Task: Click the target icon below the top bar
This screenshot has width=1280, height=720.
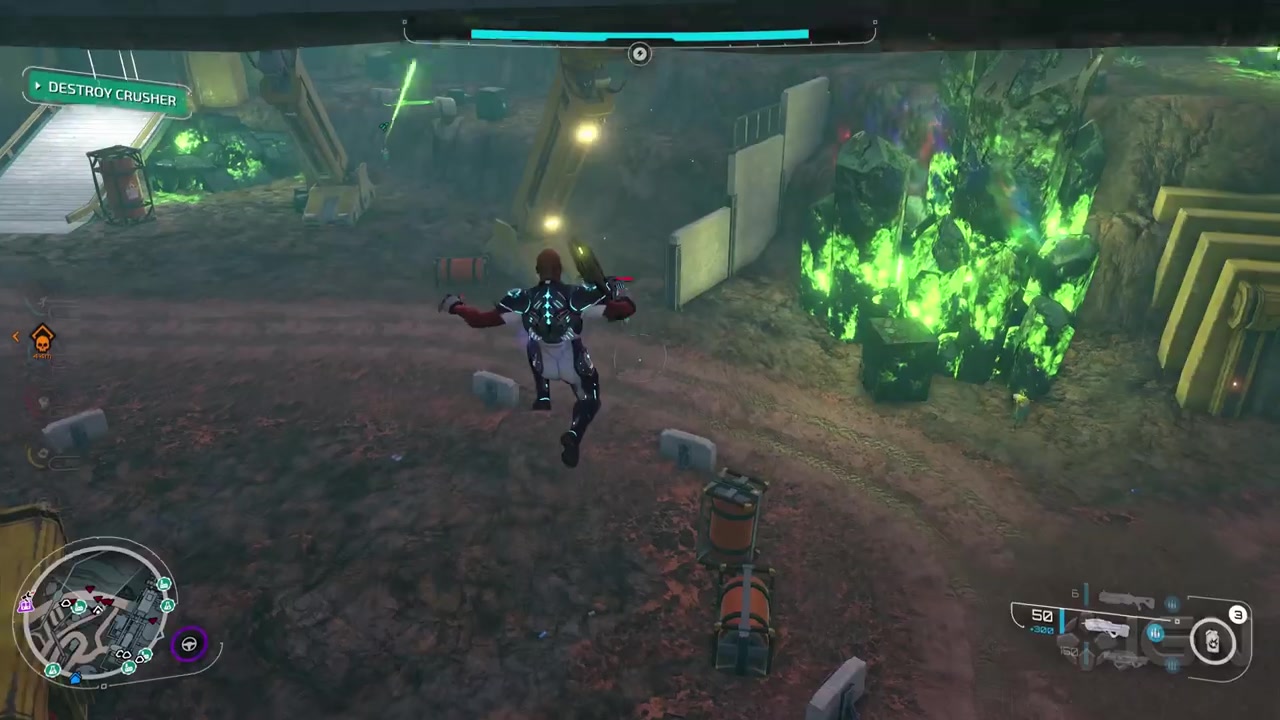Action: click(640, 54)
